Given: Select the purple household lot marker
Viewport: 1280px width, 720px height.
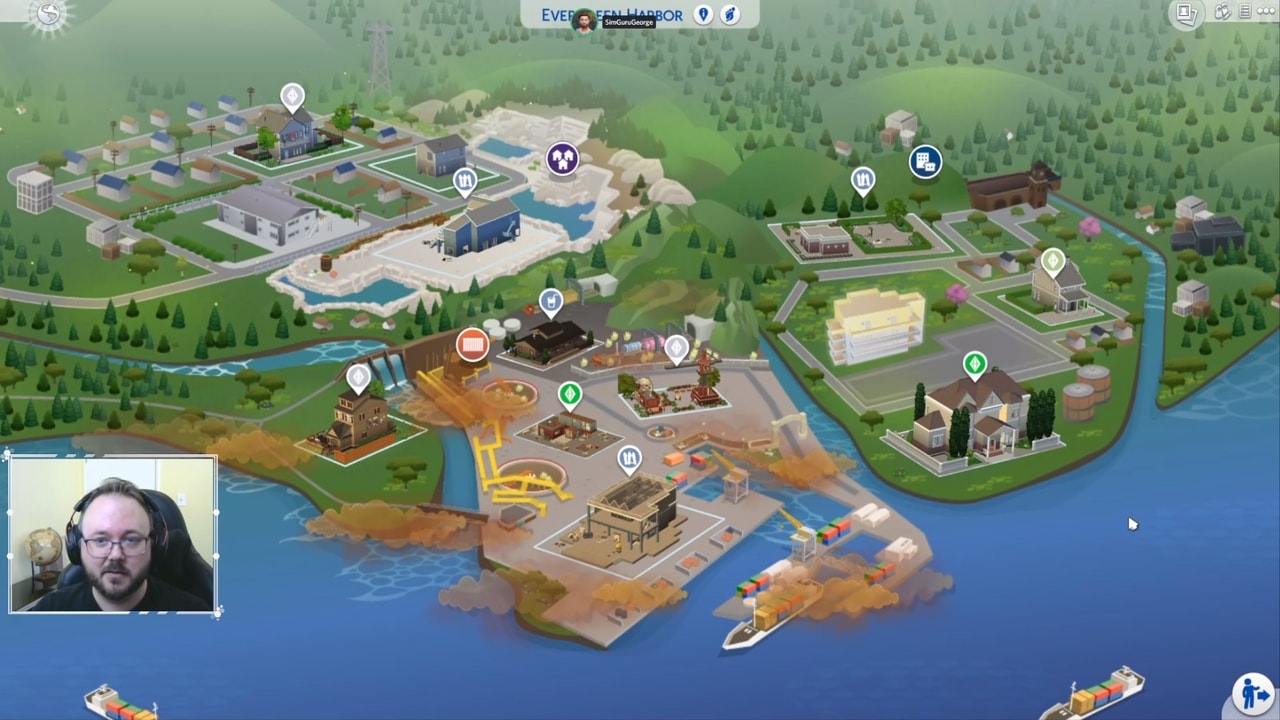Looking at the screenshot, I should click(563, 158).
